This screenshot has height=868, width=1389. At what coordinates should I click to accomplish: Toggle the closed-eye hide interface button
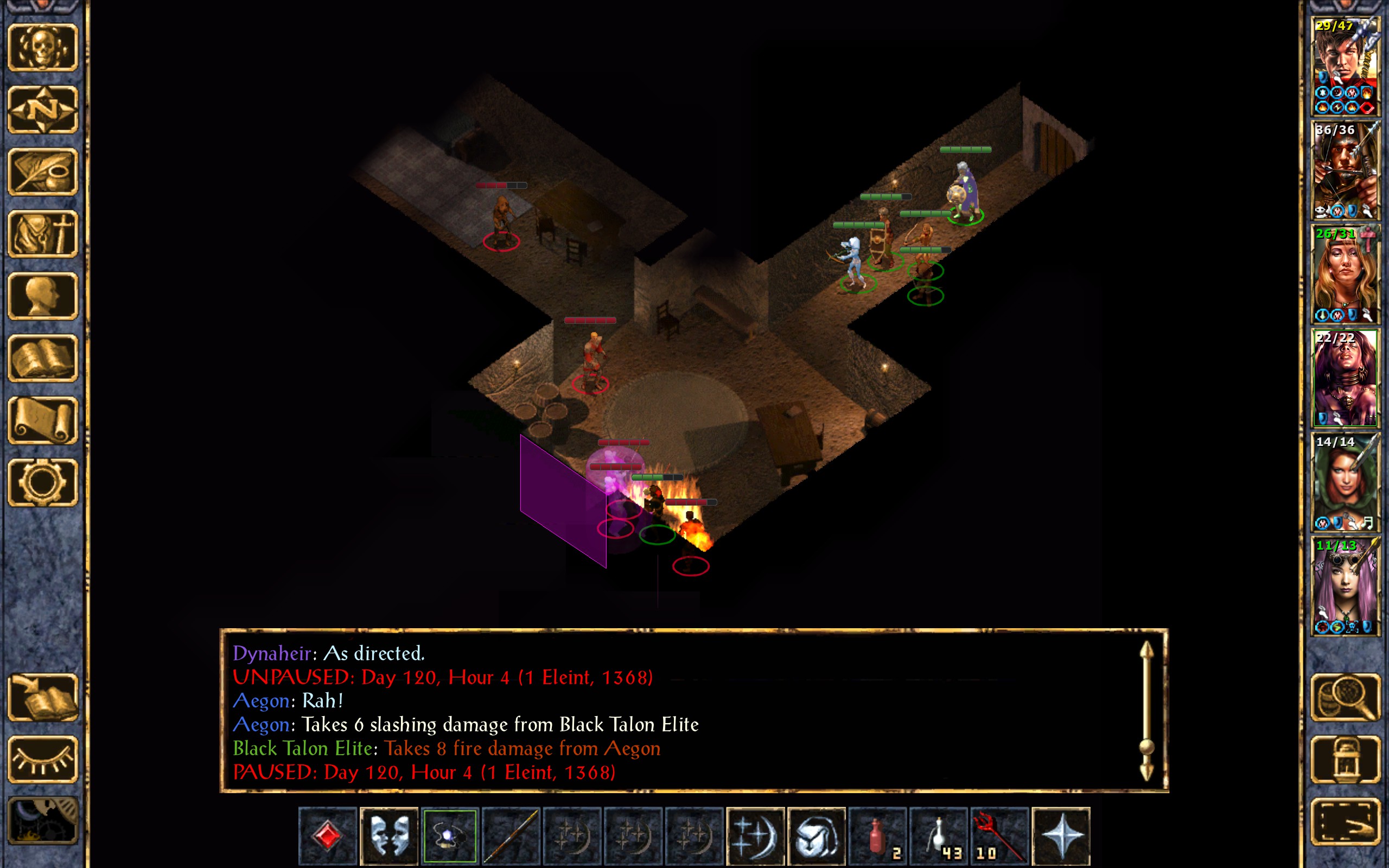click(43, 759)
